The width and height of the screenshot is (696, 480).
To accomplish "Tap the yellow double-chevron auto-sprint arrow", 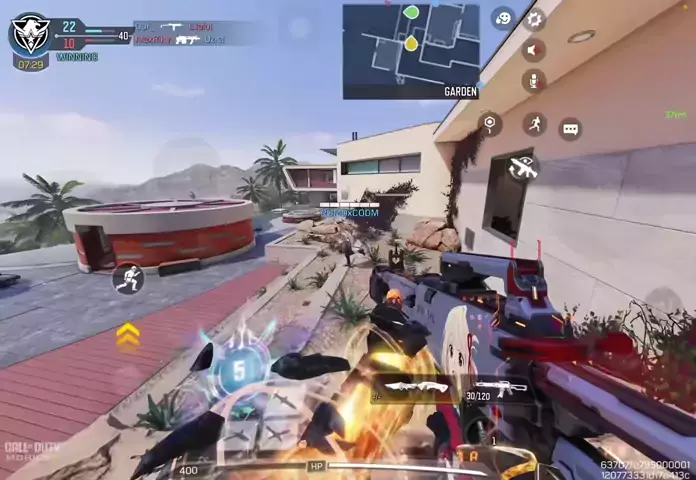I will 128,336.
